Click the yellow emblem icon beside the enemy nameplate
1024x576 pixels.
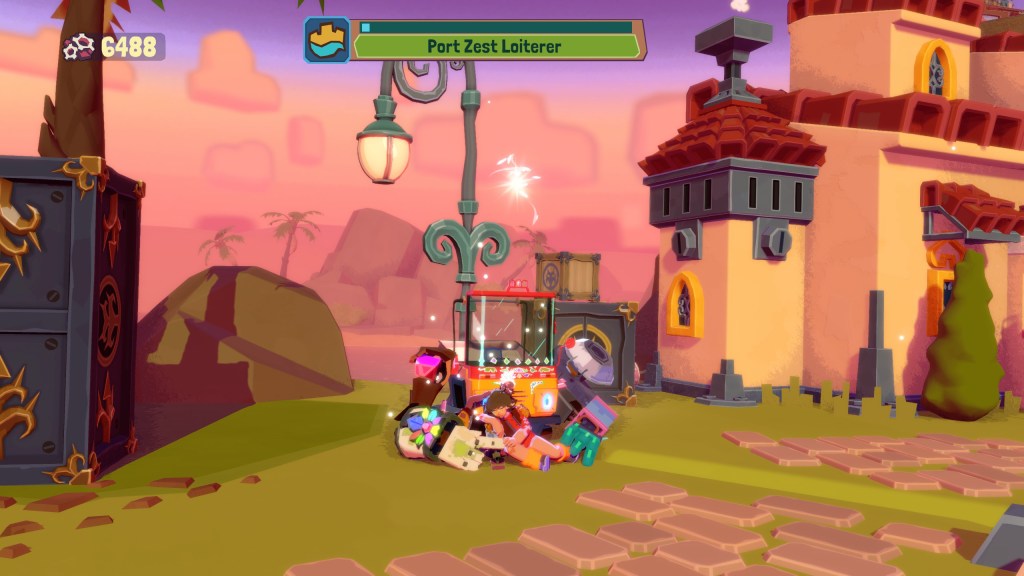(327, 40)
